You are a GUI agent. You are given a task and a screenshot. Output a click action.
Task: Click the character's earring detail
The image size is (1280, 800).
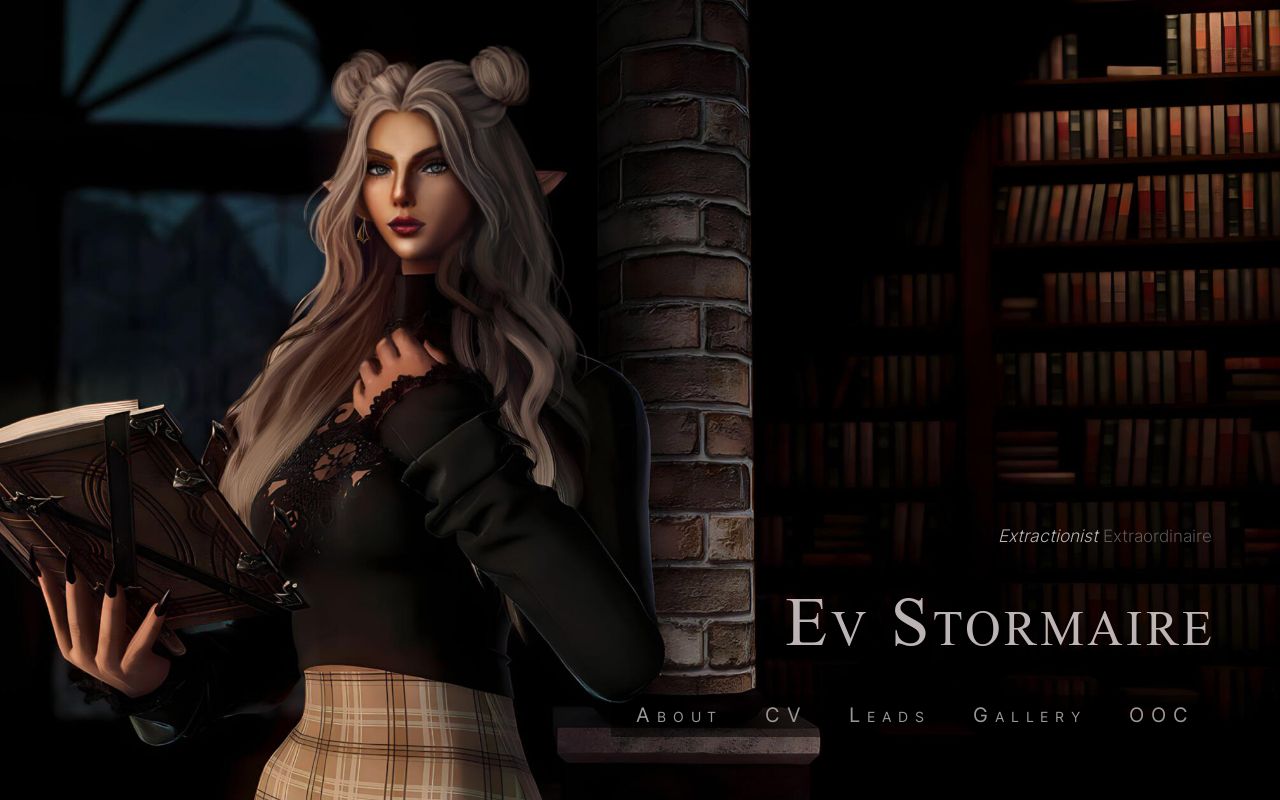click(362, 232)
